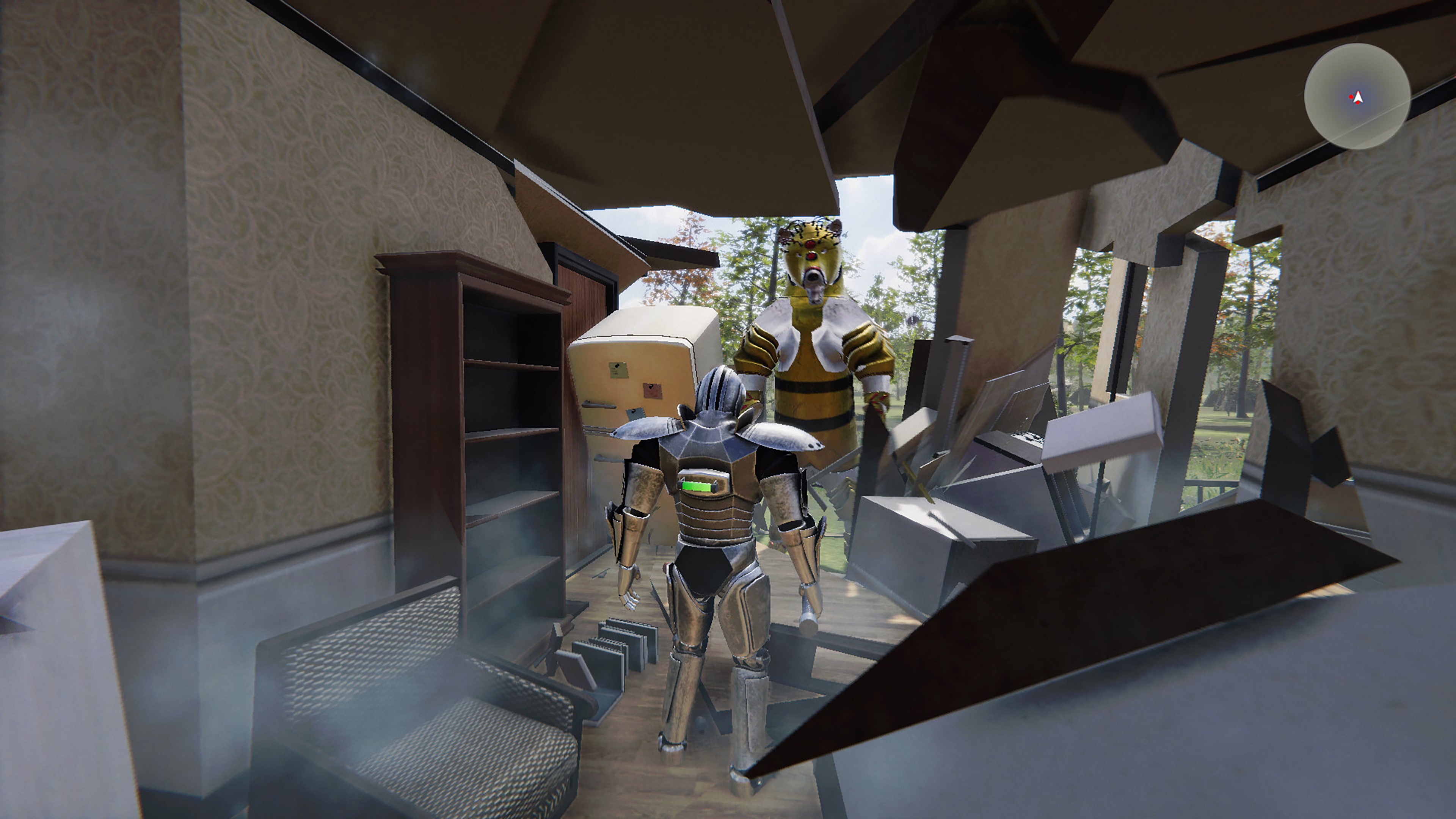Viewport: 1456px width, 819px height.
Task: Click the red enemy dot left of the minimap arrow
Action: [x=1351, y=97]
